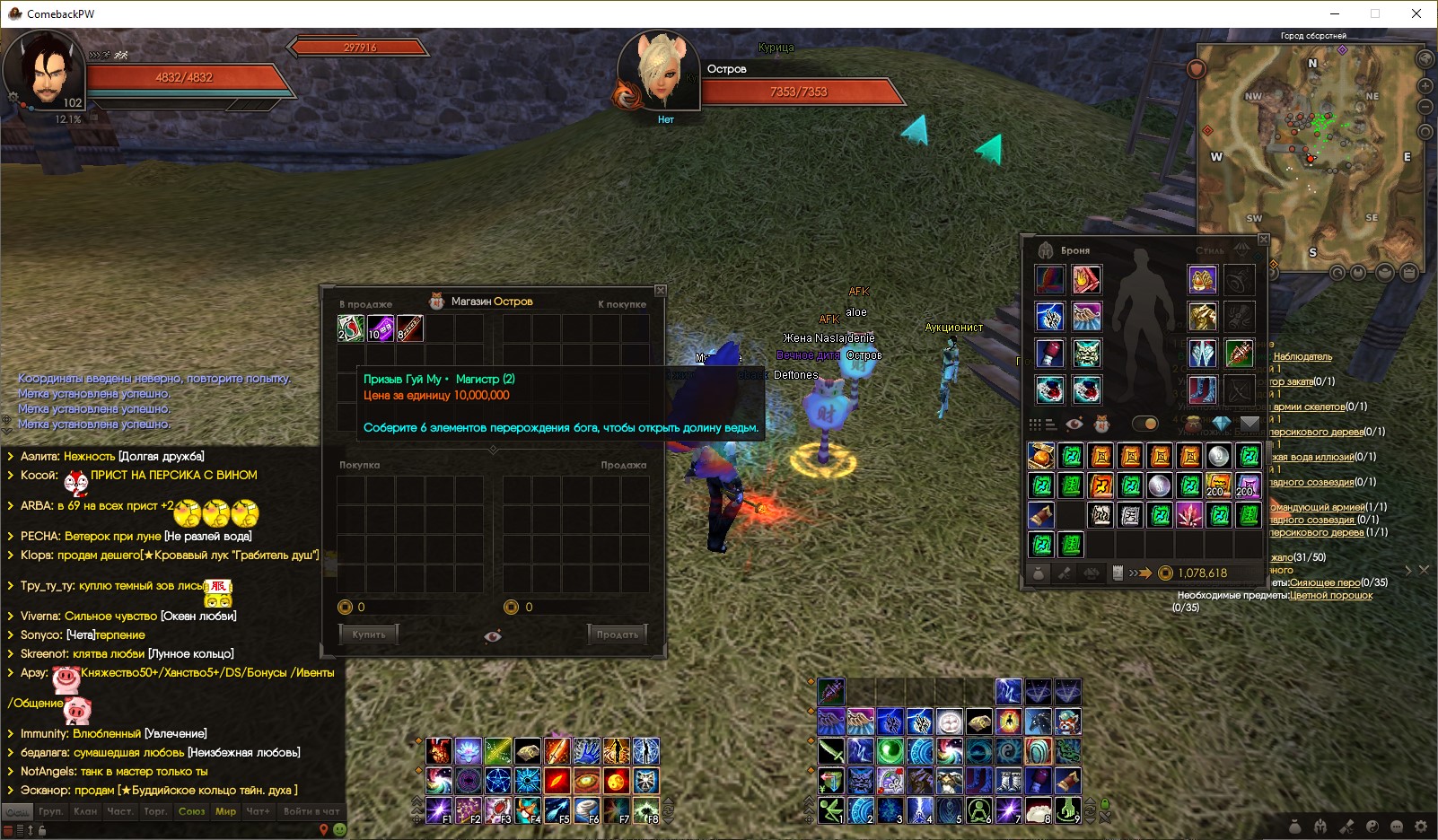The image size is (1438, 840).
Task: Switch to the Клан chat tab
Action: [x=85, y=811]
